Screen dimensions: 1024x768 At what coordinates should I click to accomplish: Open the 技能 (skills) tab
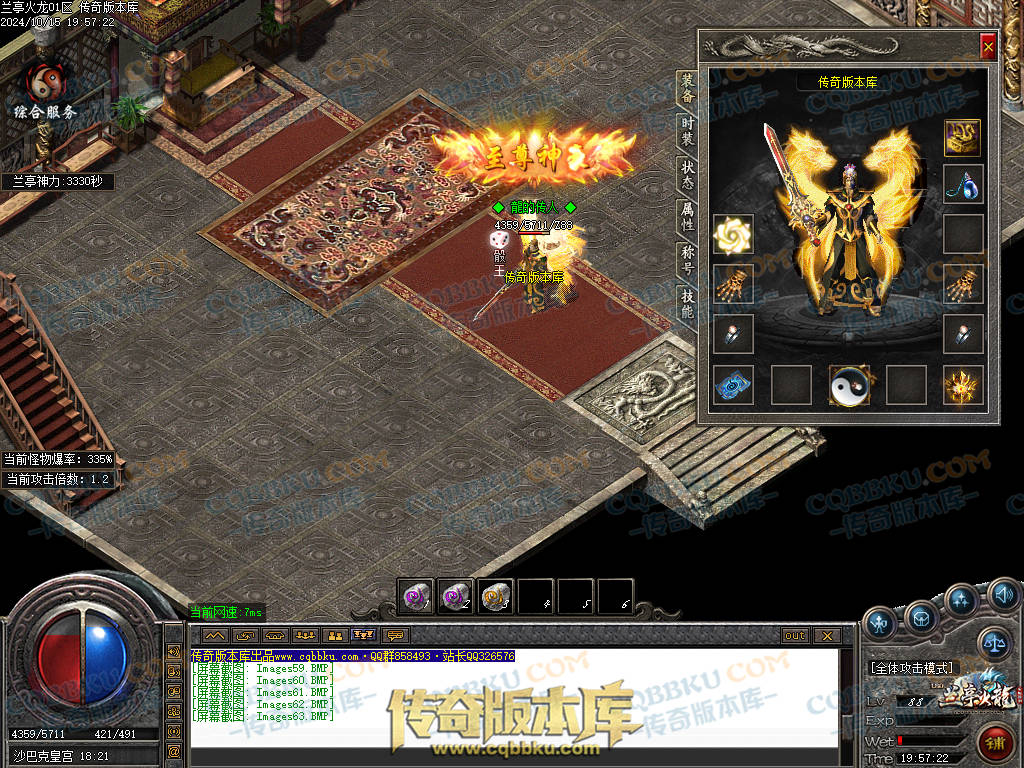pos(687,303)
